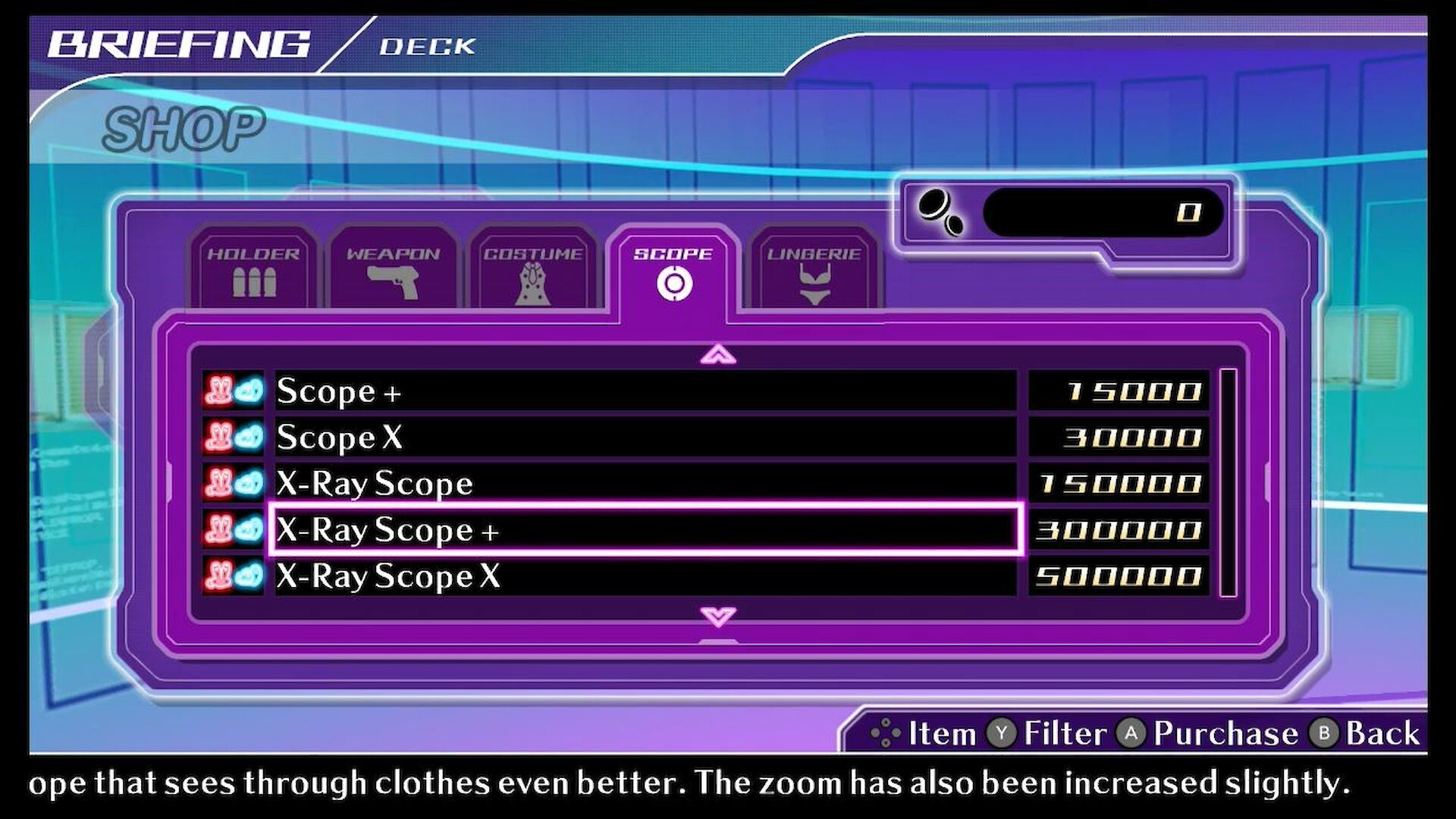Pick the X-Ray Scope entry

645,484
